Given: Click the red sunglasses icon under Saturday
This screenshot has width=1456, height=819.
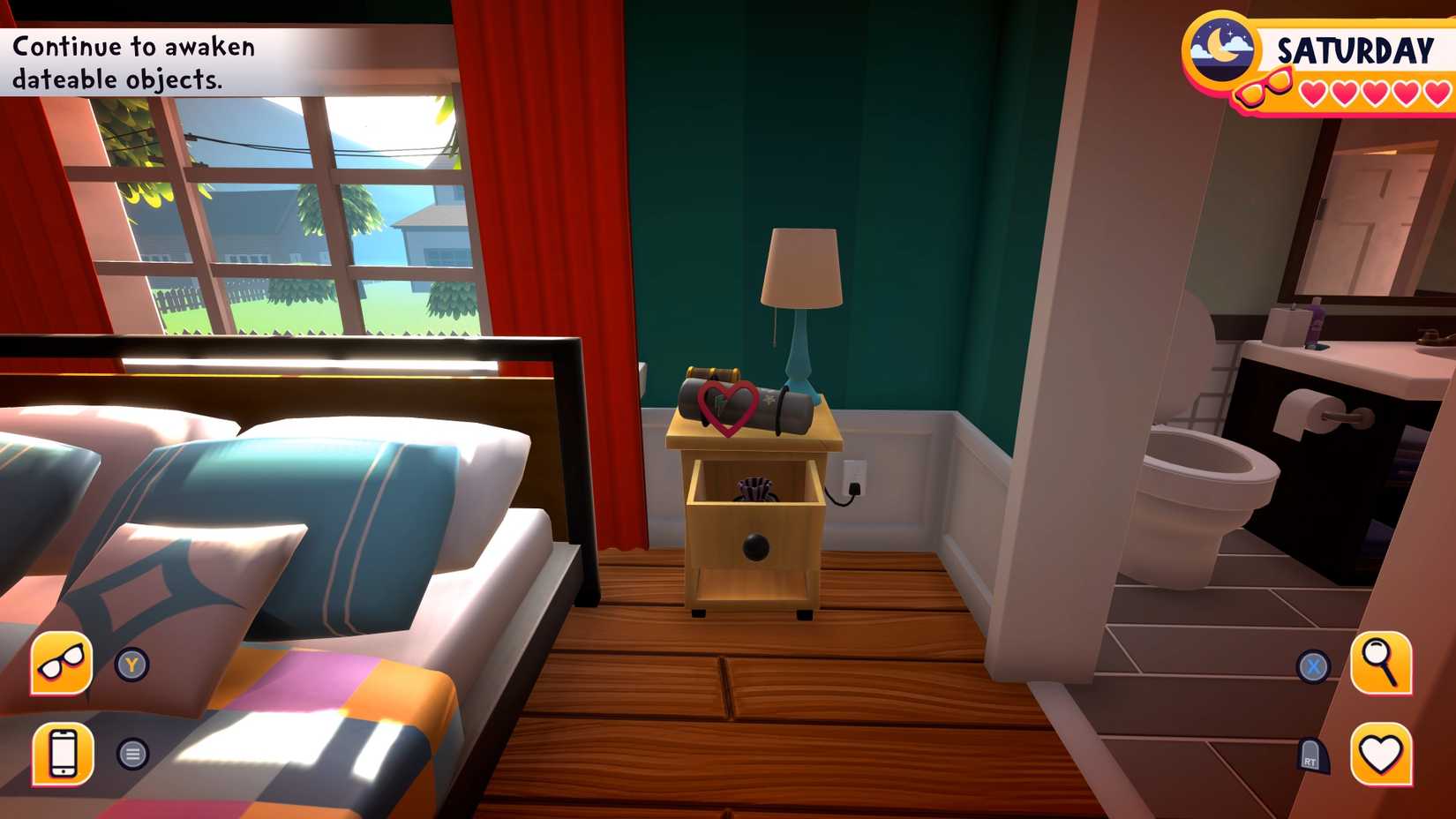Looking at the screenshot, I should [x=1261, y=90].
